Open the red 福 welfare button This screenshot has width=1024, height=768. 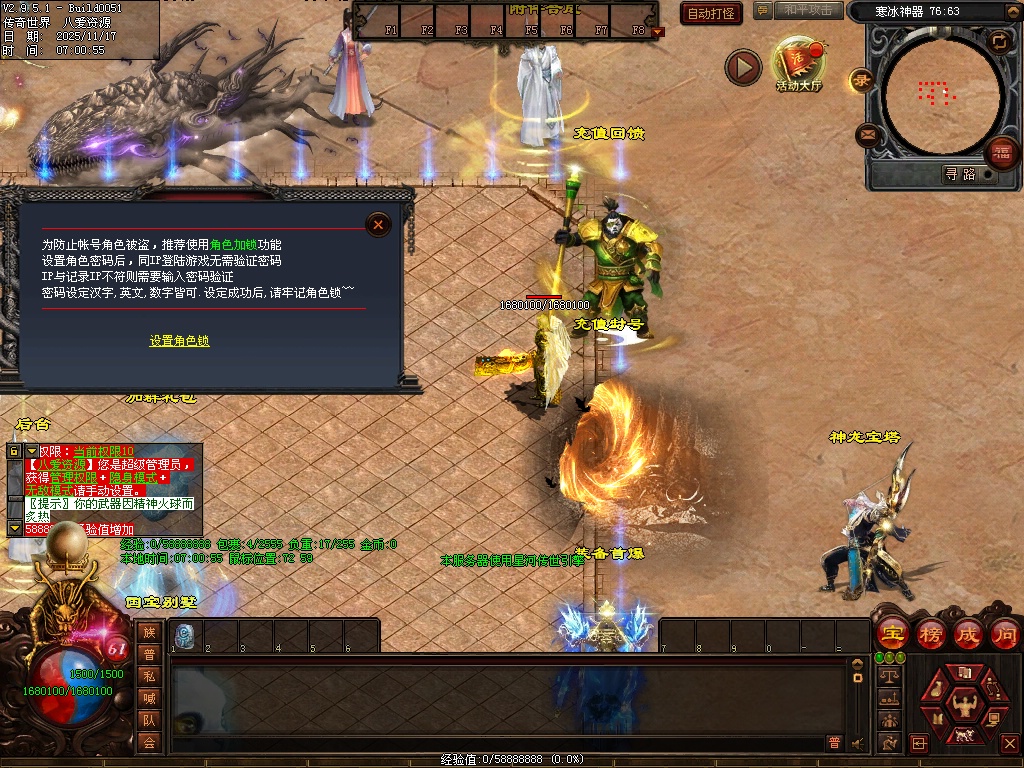(x=1001, y=152)
